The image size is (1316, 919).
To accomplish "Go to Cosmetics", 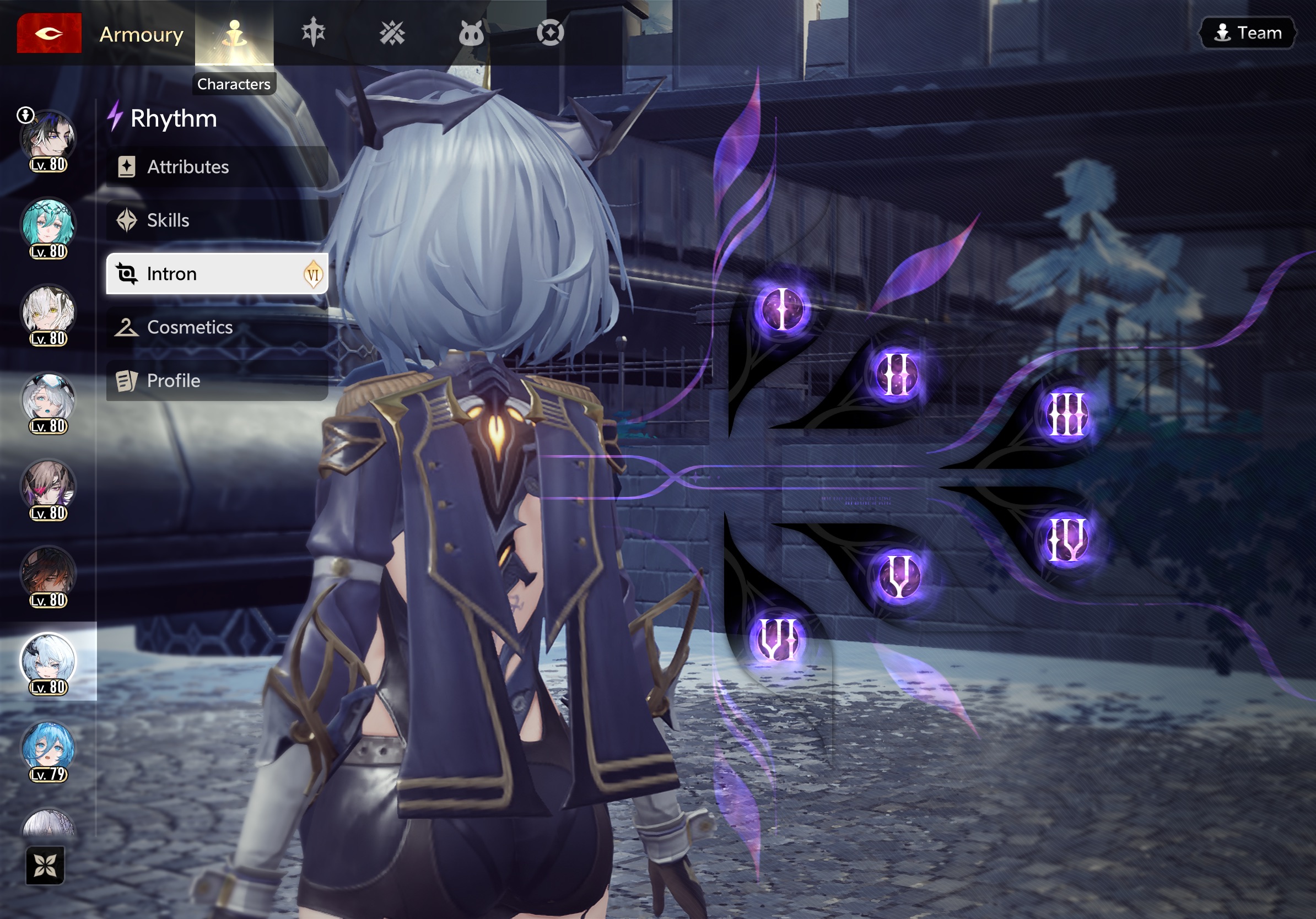I will click(217, 327).
